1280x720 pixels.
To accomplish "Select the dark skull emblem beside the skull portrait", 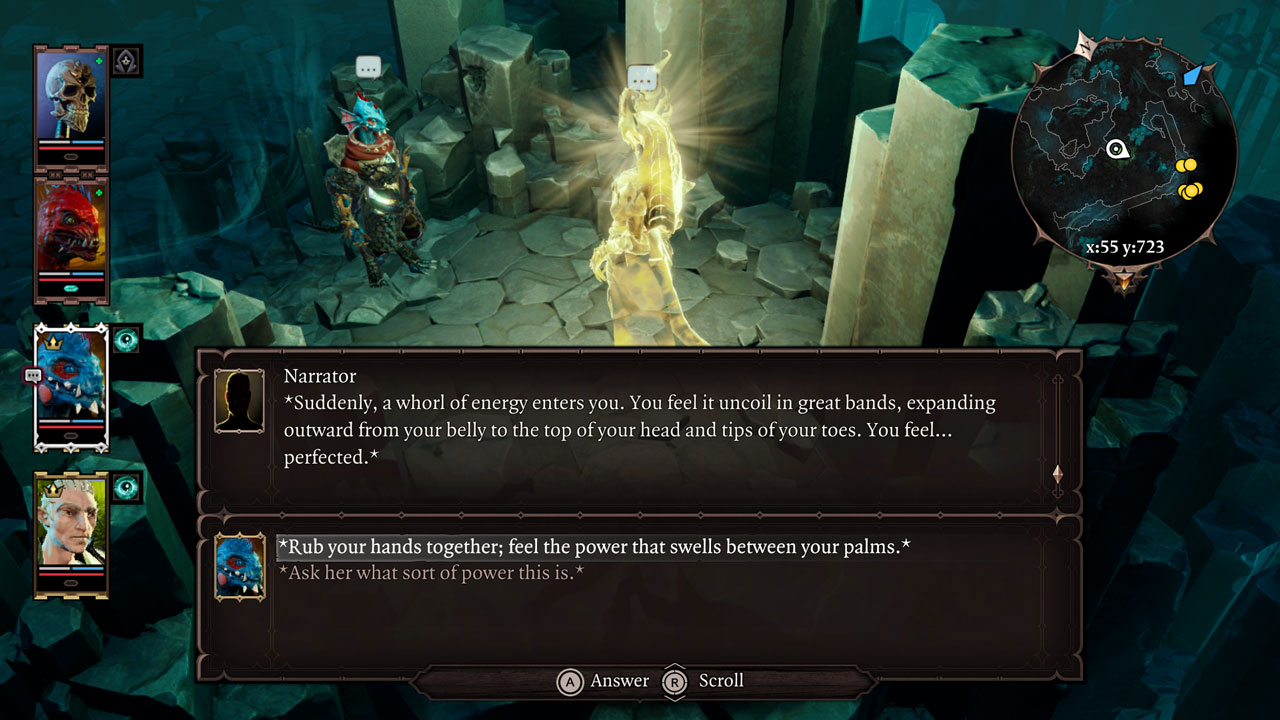I will [124, 61].
